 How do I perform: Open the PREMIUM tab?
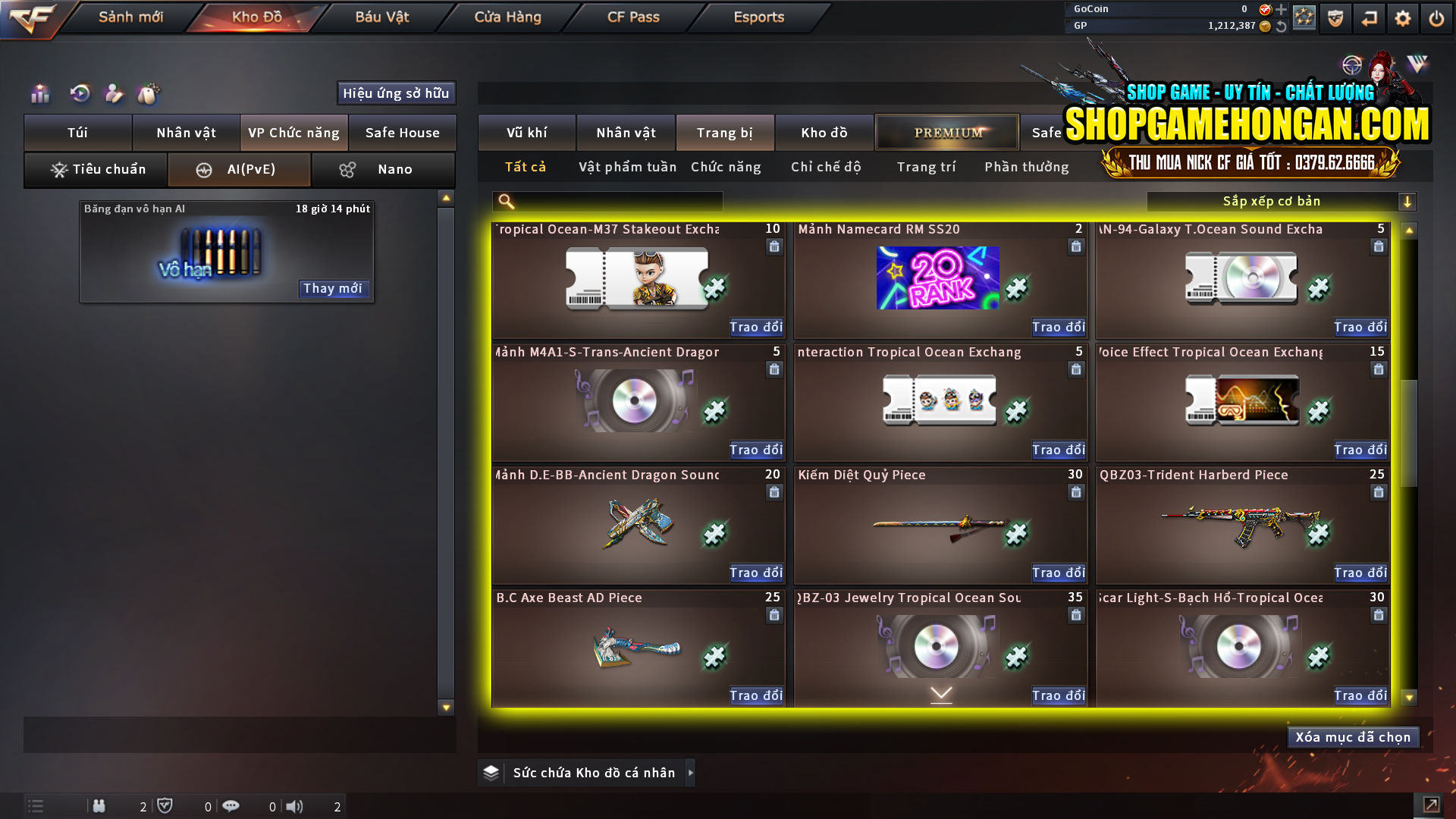tap(946, 132)
